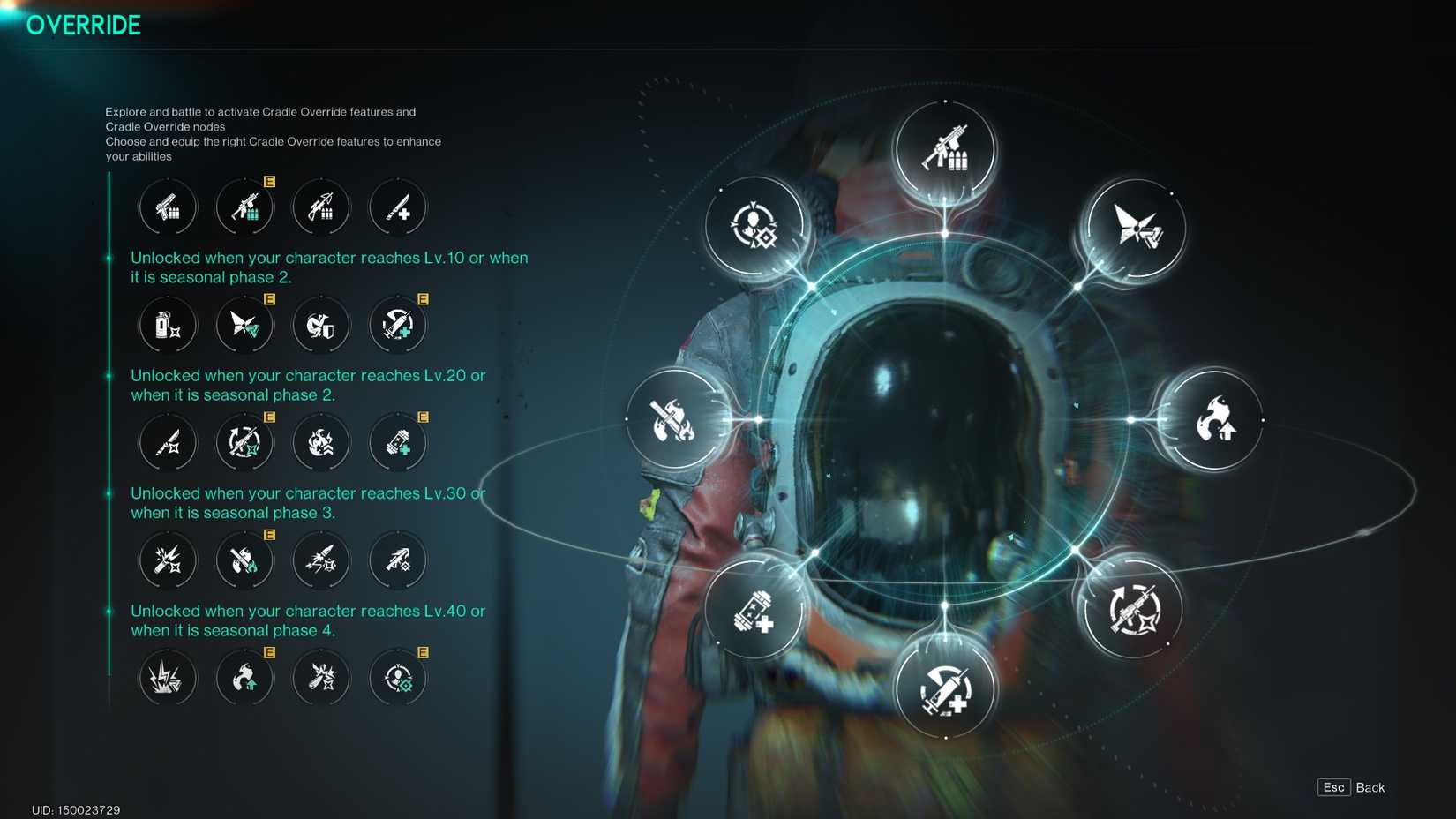Image resolution: width=1456 pixels, height=819 pixels.
Task: Select the rifle reload override marked E
Action: 244,442
